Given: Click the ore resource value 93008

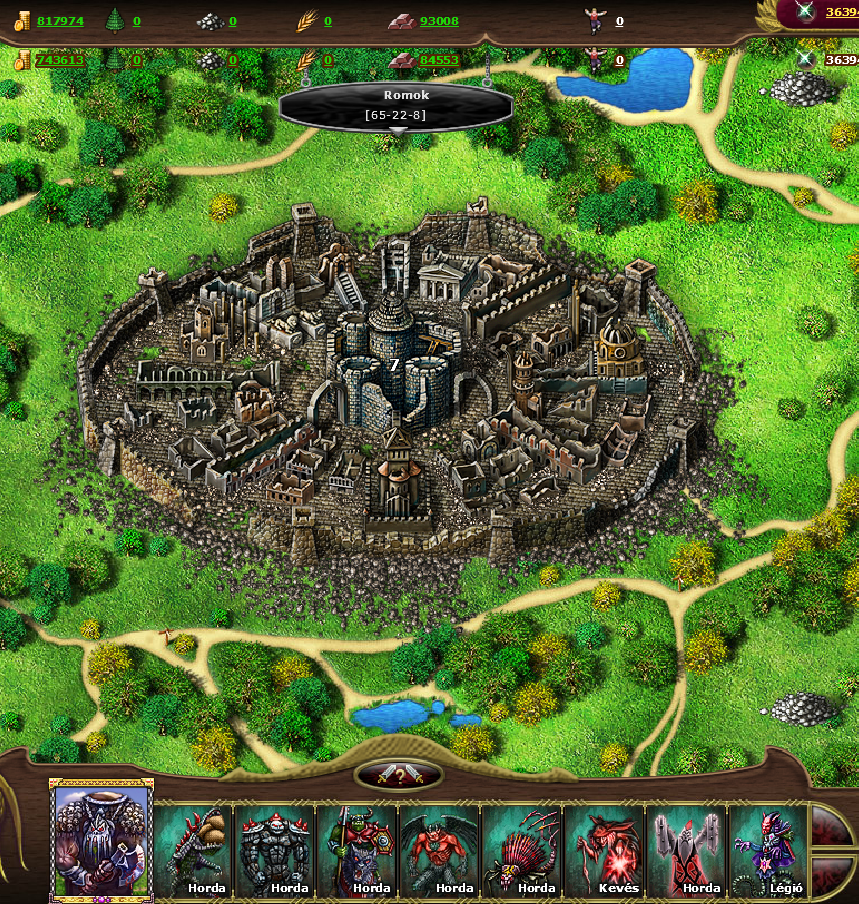Looking at the screenshot, I should tap(439, 21).
